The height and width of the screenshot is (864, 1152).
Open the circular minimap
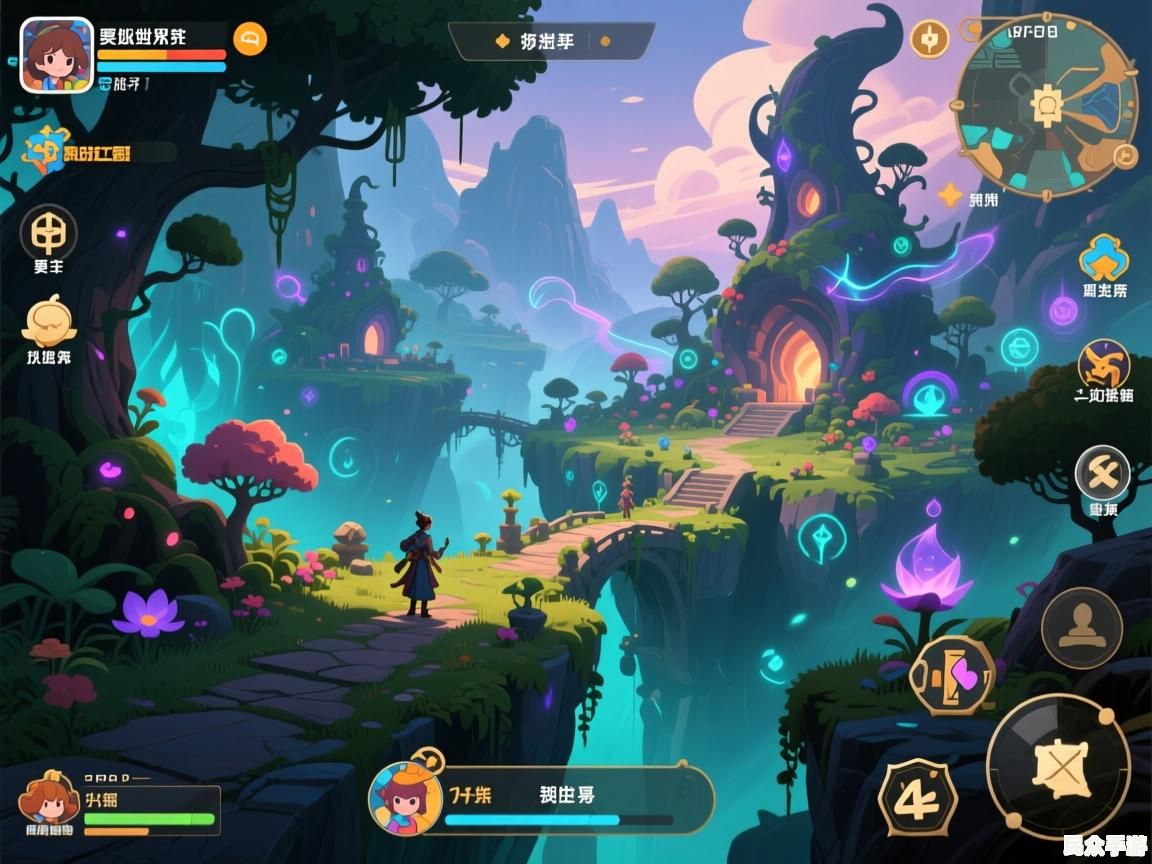tap(1046, 104)
